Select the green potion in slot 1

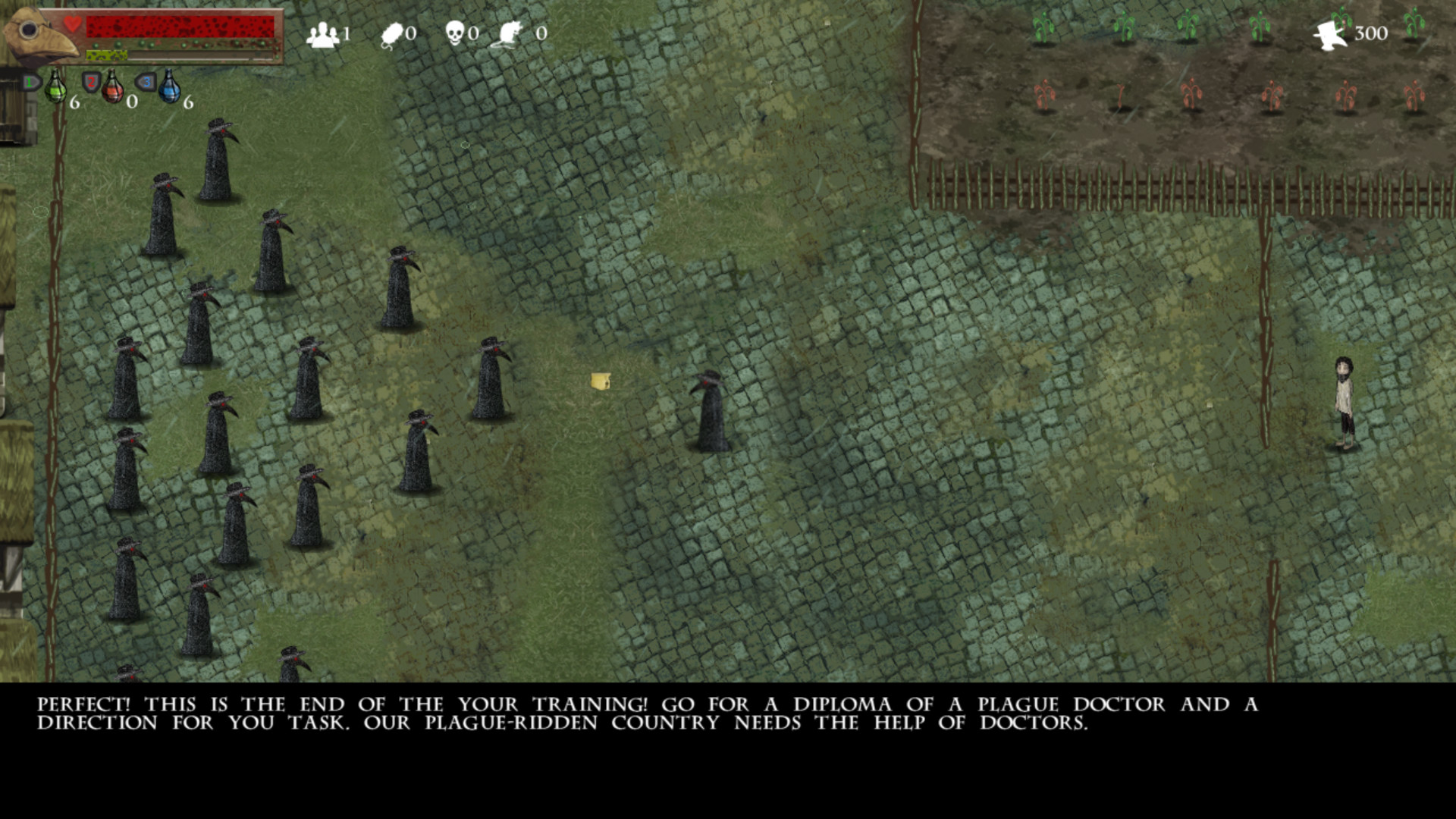point(55,88)
